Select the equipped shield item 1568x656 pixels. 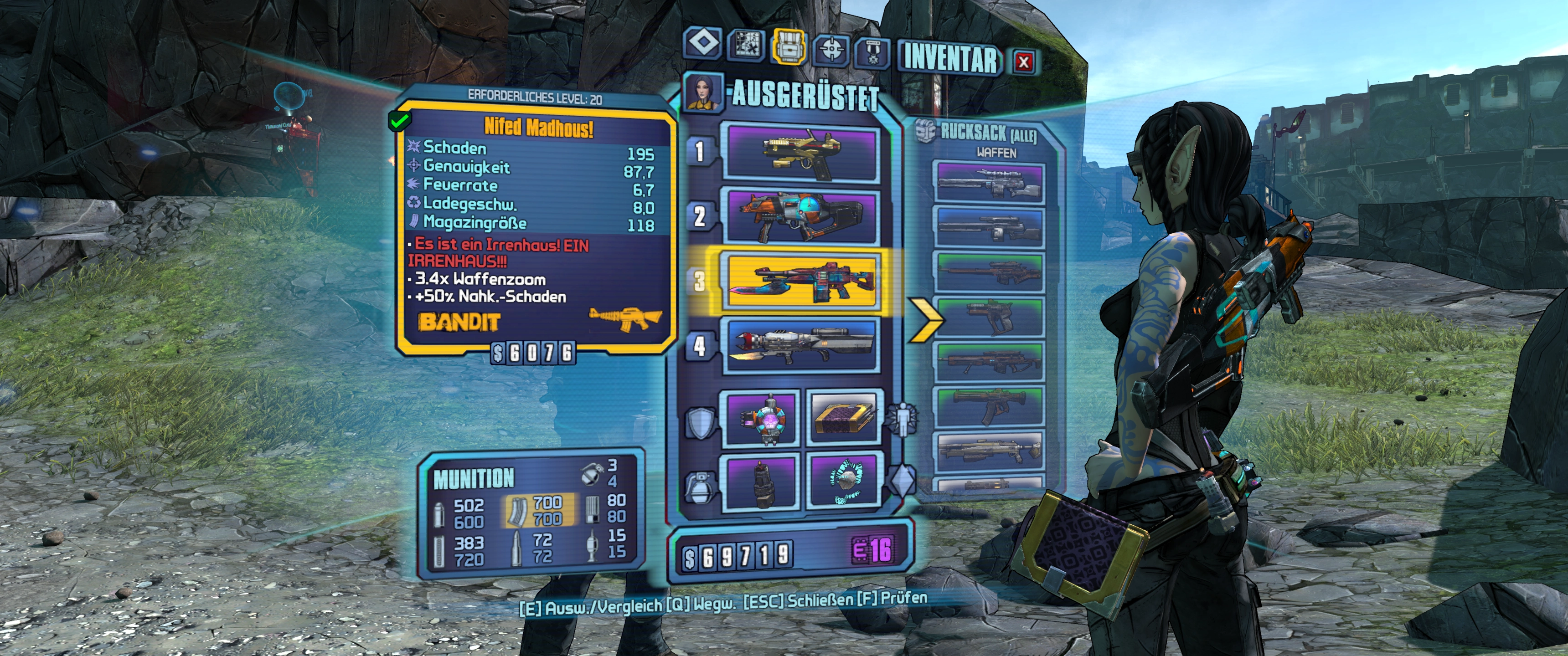click(x=760, y=421)
